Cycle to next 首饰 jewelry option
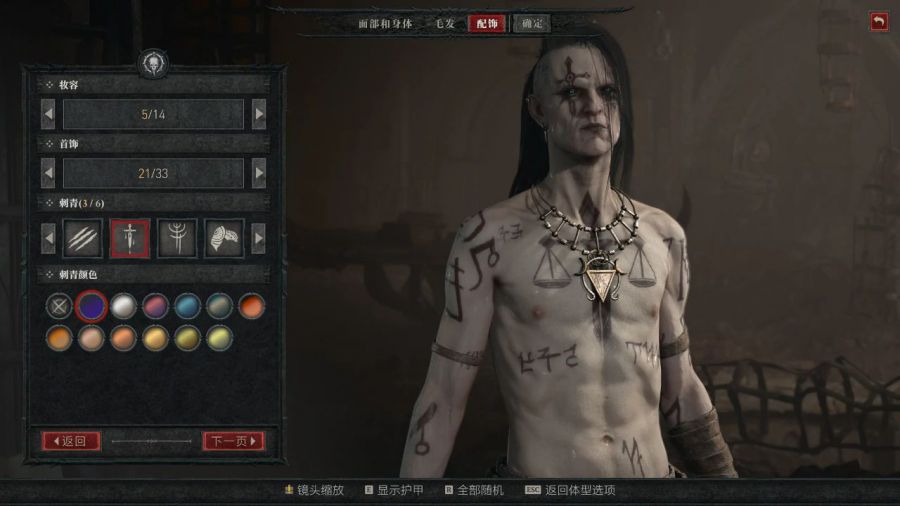Screen dimensions: 900x506 click(259, 173)
